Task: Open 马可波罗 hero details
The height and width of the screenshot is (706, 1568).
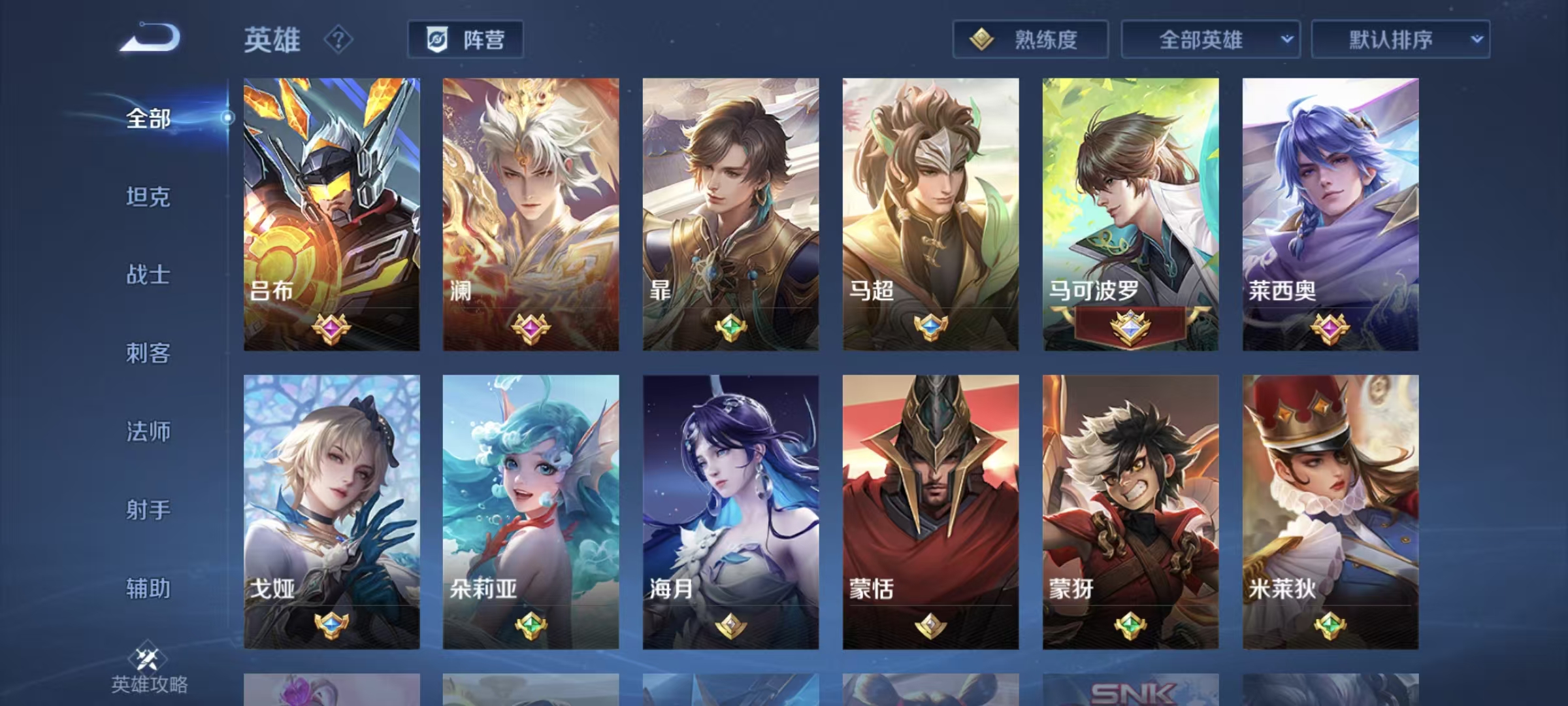Action: pos(1130,214)
